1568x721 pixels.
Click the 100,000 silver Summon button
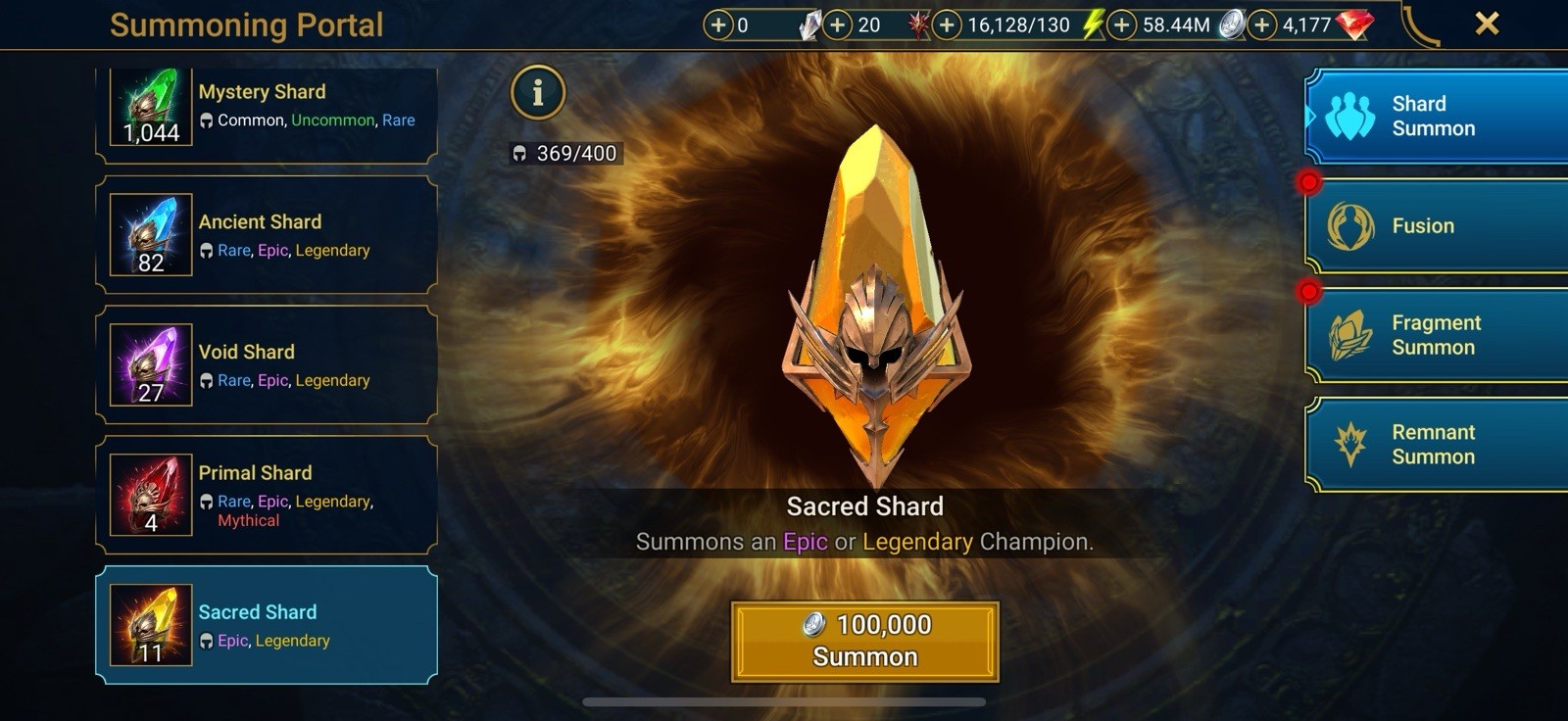[x=864, y=642]
